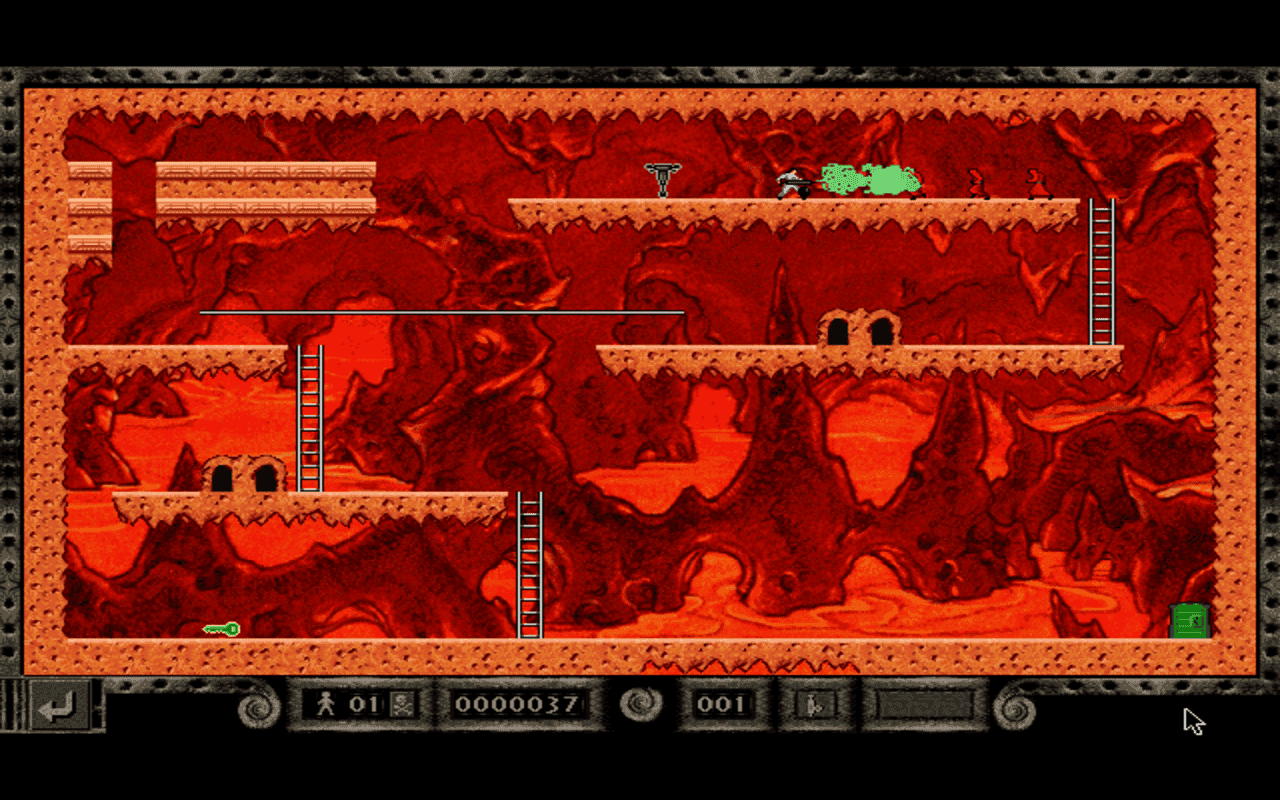Click the walking figure lives icon

pos(323,705)
